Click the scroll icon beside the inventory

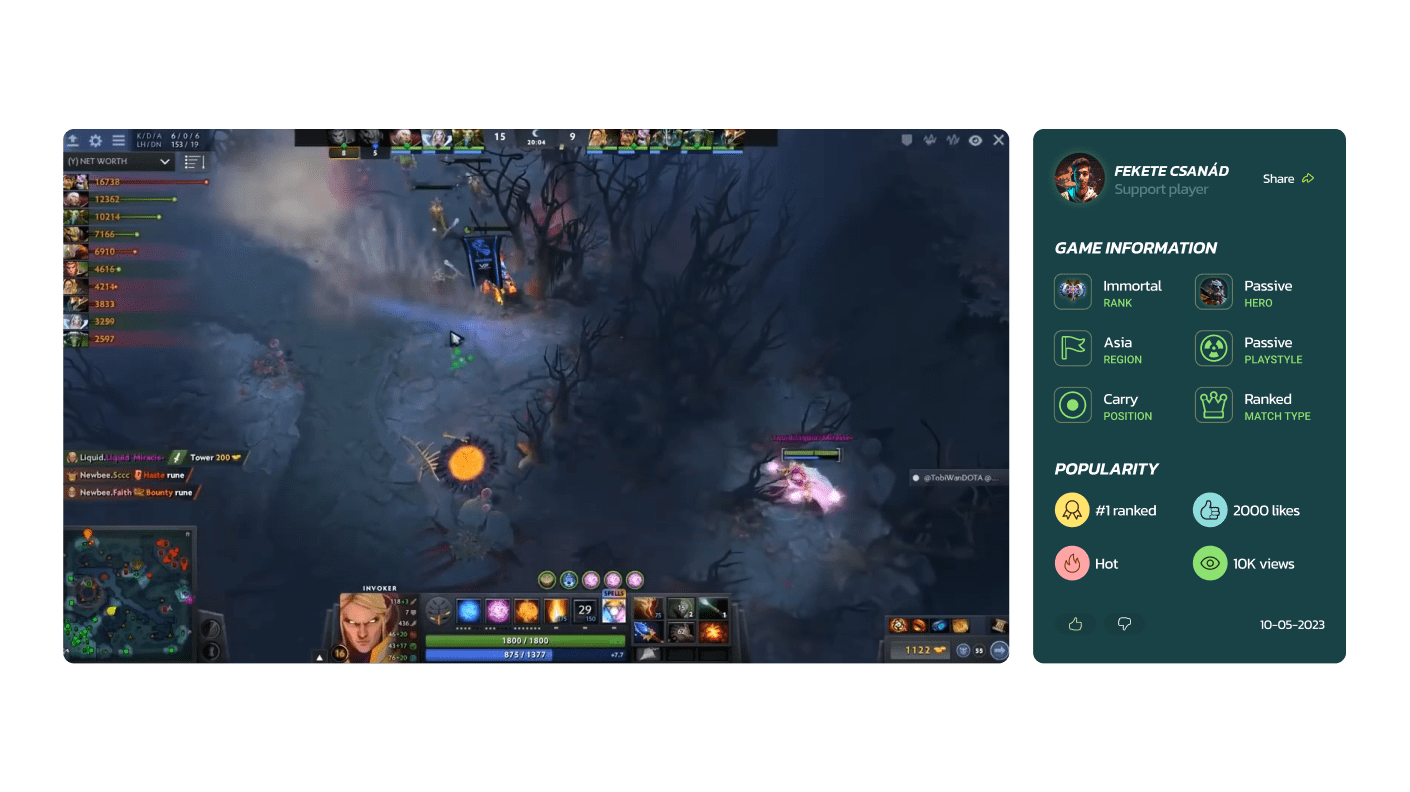(999, 626)
